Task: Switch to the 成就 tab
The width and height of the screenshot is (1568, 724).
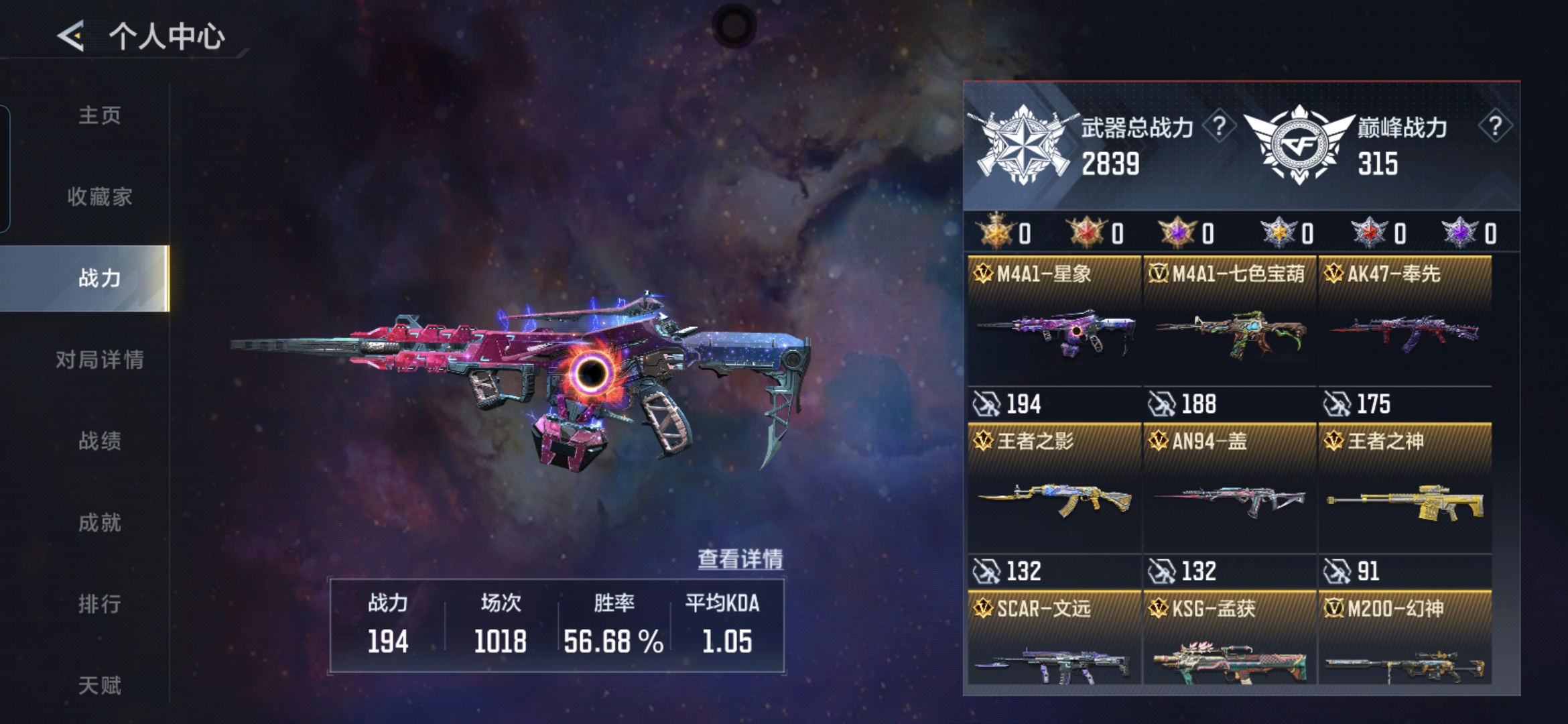Action: click(100, 522)
